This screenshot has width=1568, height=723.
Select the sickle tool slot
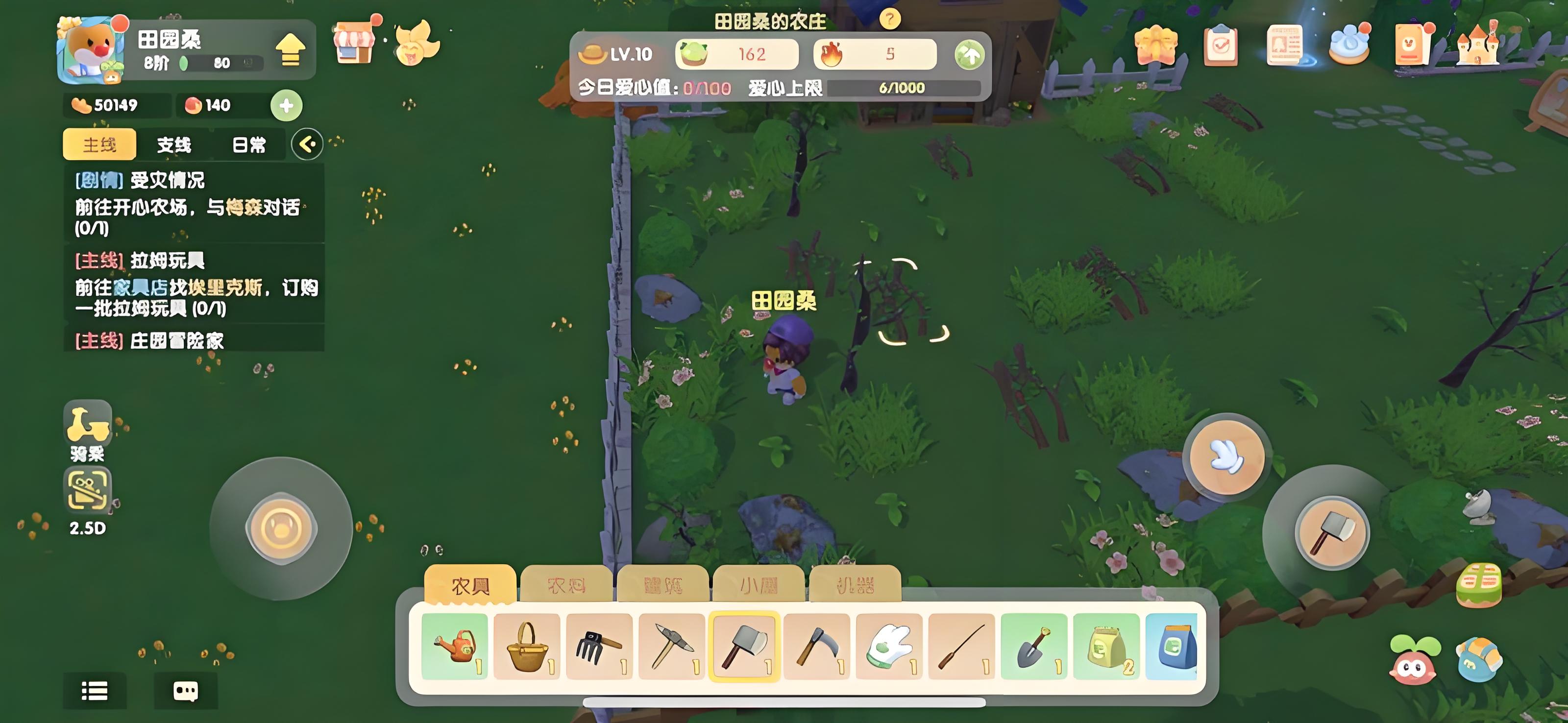point(817,646)
